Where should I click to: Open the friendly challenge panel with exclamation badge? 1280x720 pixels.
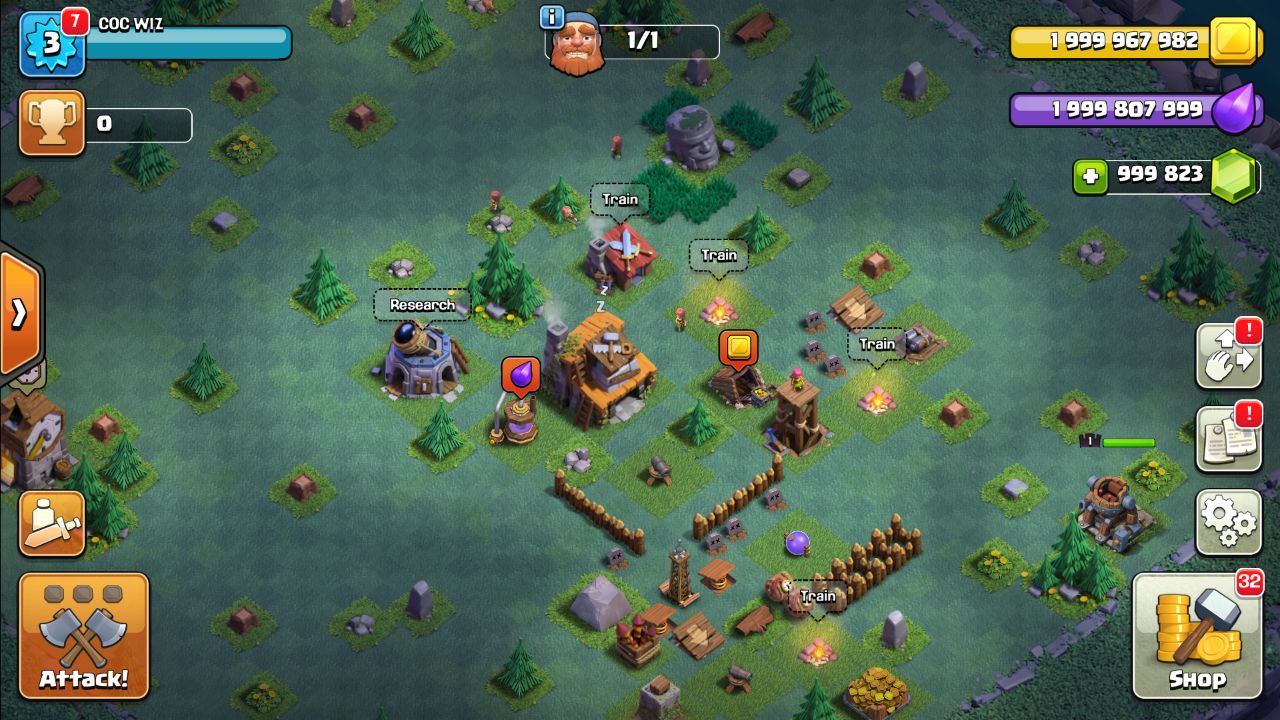tap(1229, 355)
